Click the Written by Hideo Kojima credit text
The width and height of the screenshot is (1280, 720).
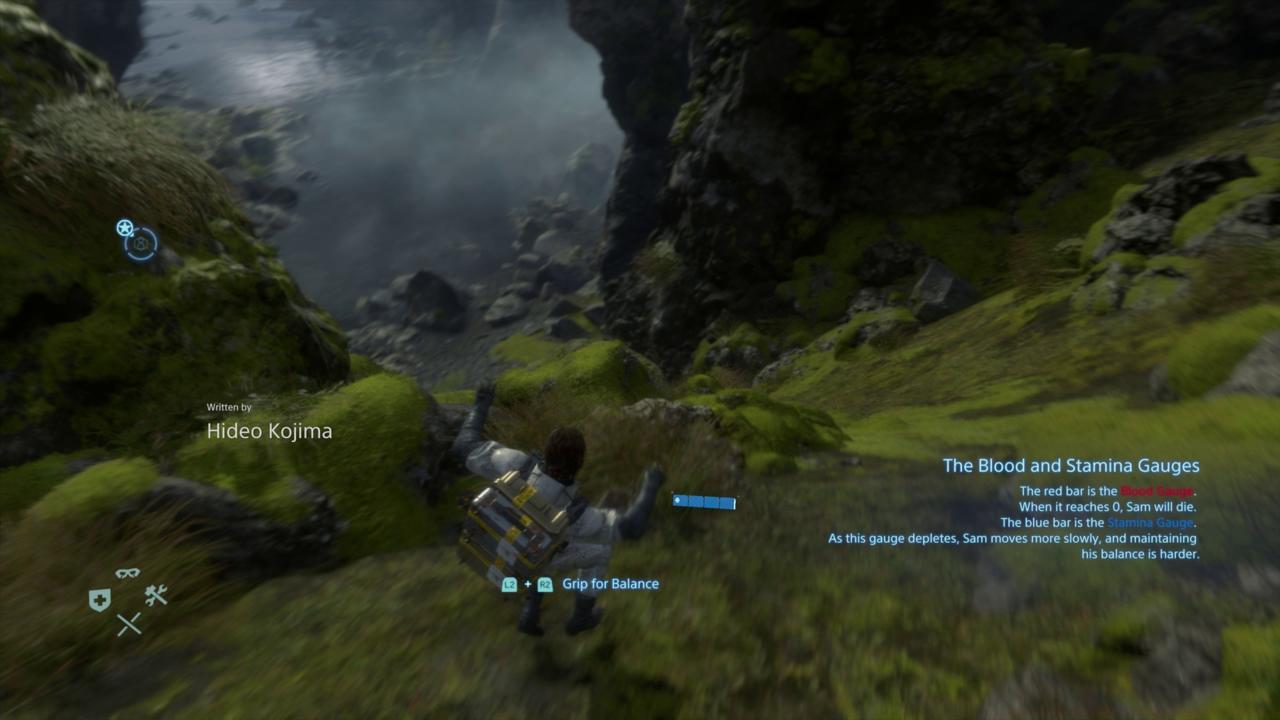point(268,424)
